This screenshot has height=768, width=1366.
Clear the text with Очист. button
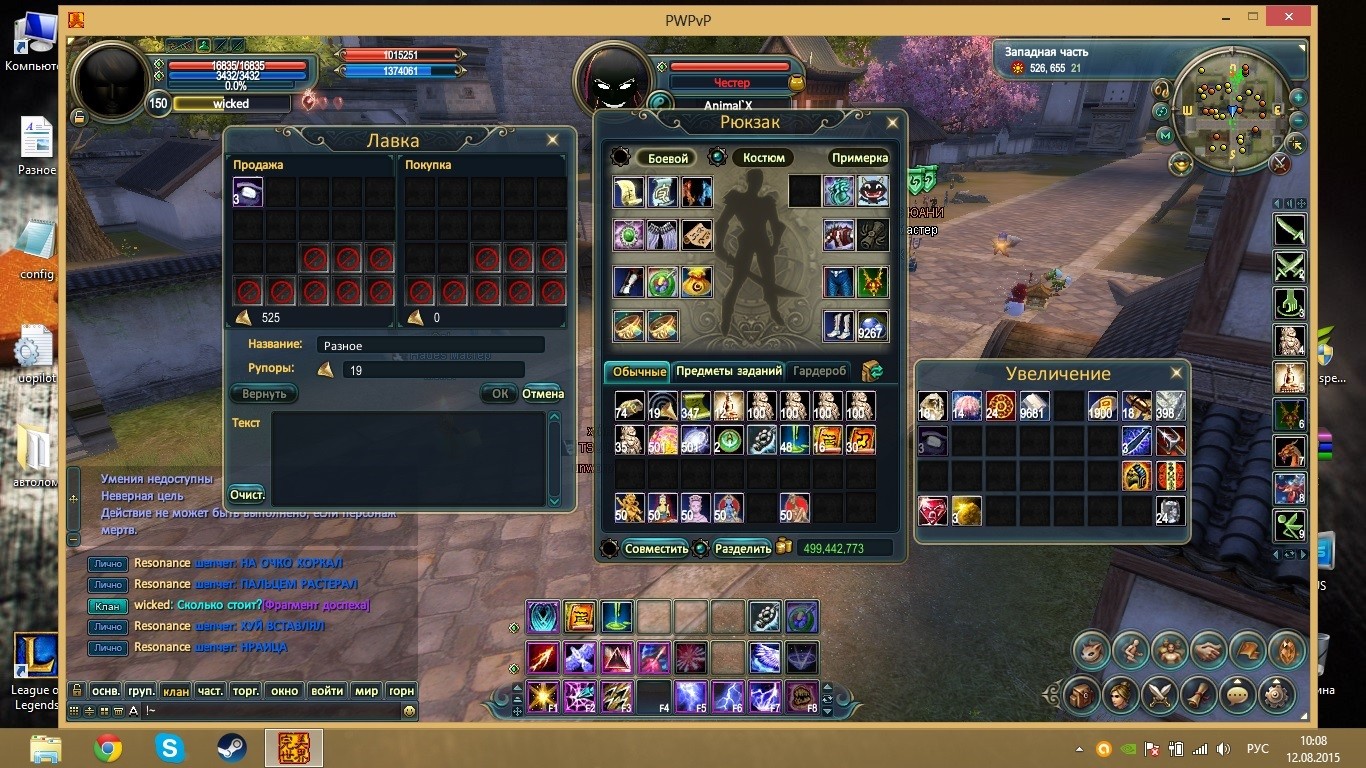(x=247, y=495)
